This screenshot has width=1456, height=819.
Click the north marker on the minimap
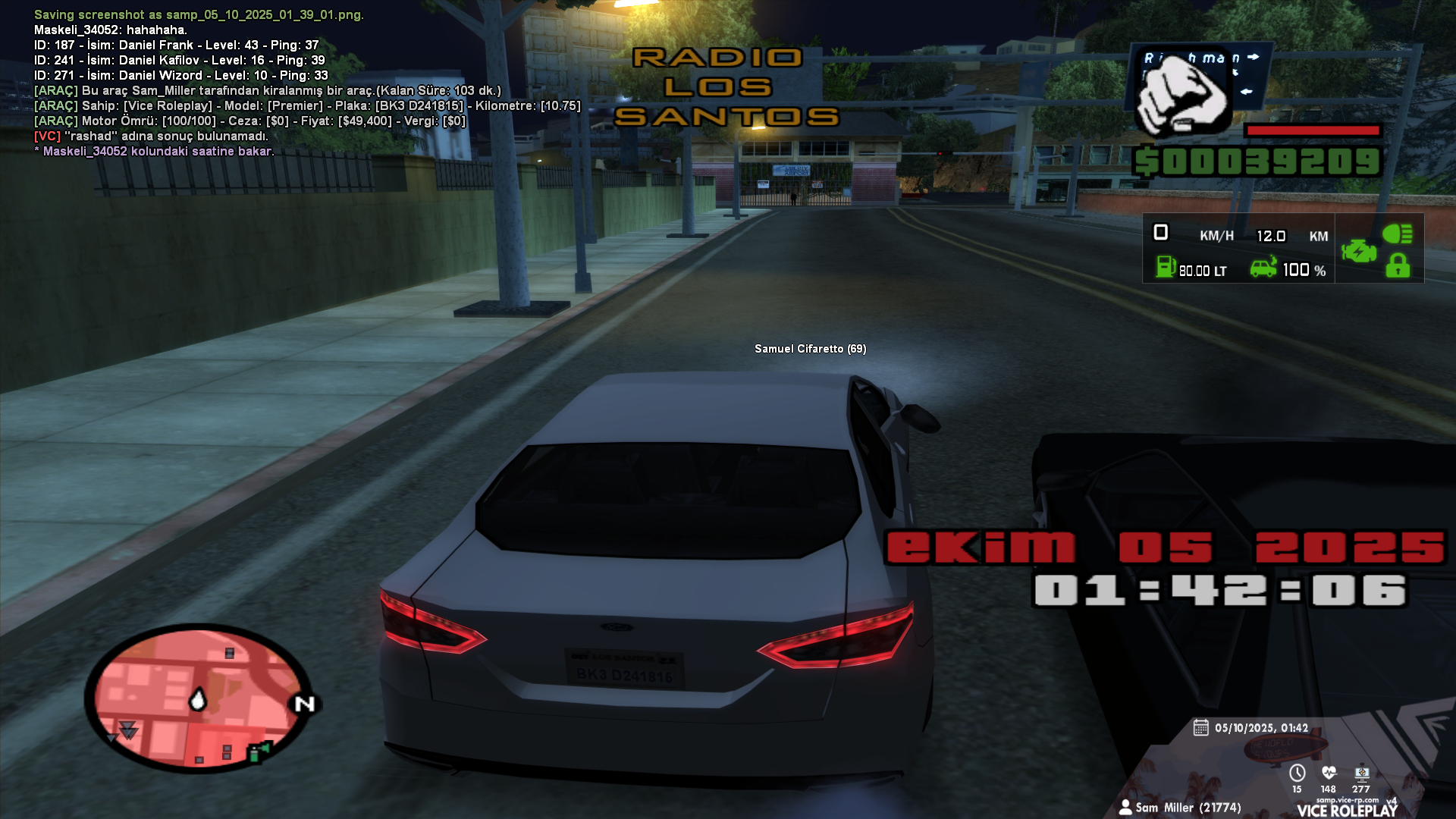(305, 704)
